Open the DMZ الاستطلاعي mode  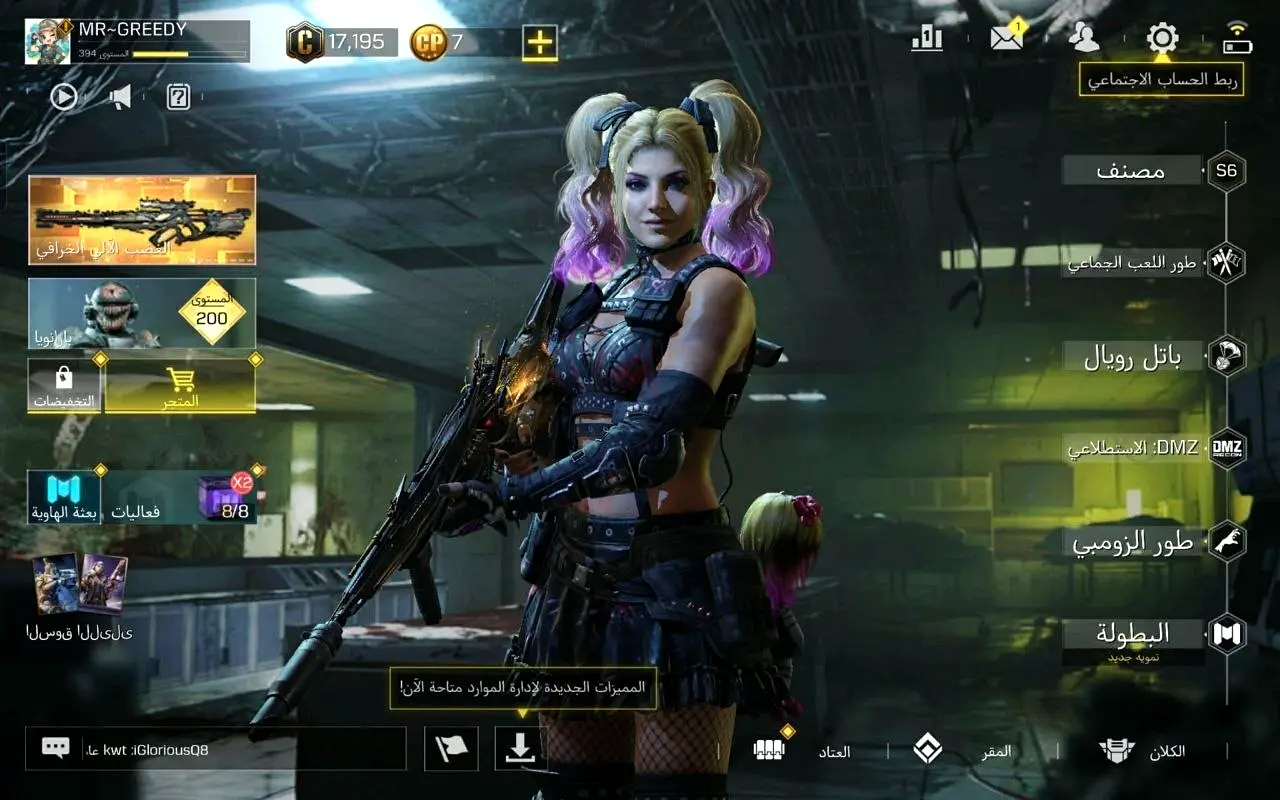1133,448
